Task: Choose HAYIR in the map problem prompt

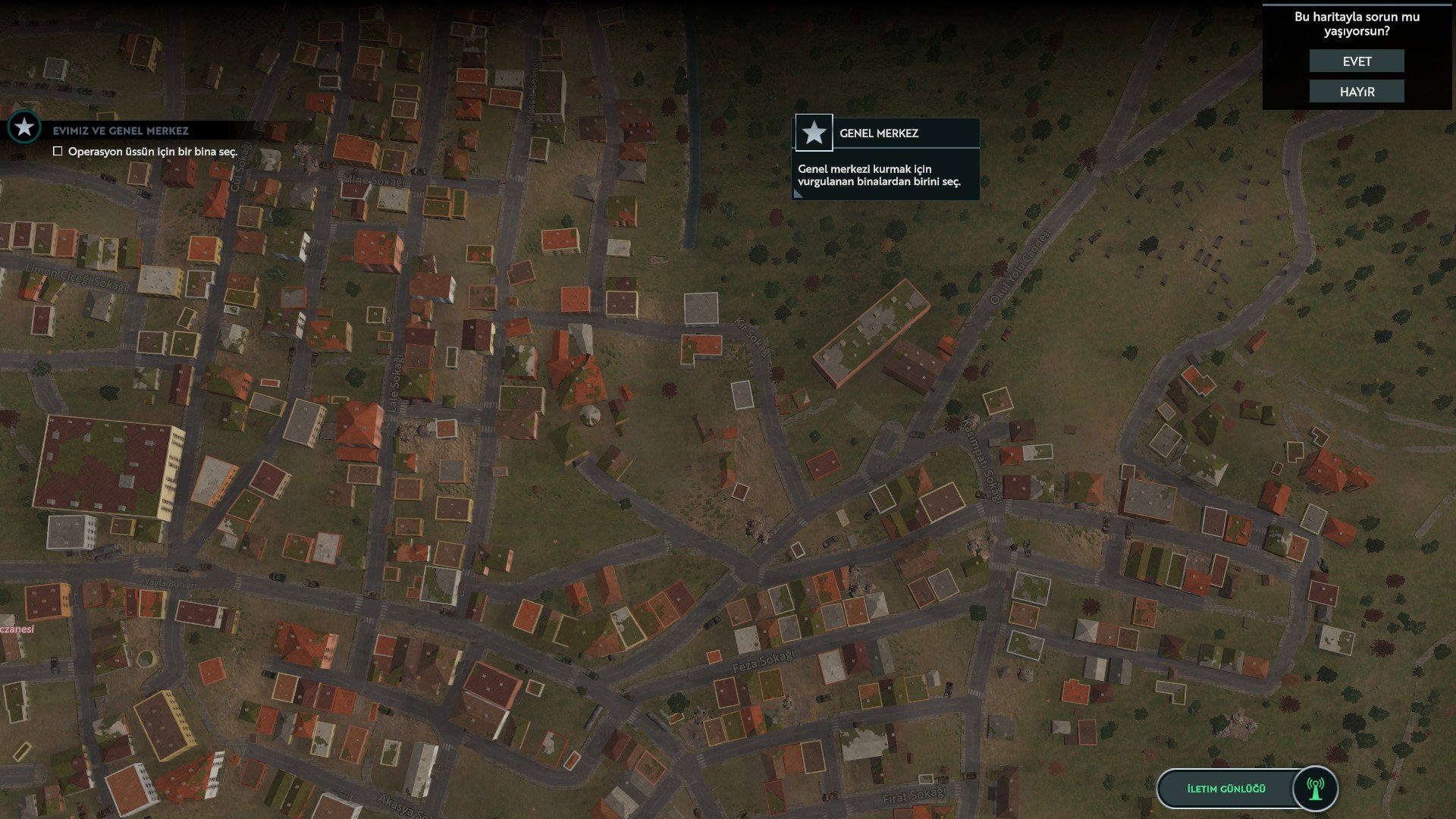Action: (1356, 92)
